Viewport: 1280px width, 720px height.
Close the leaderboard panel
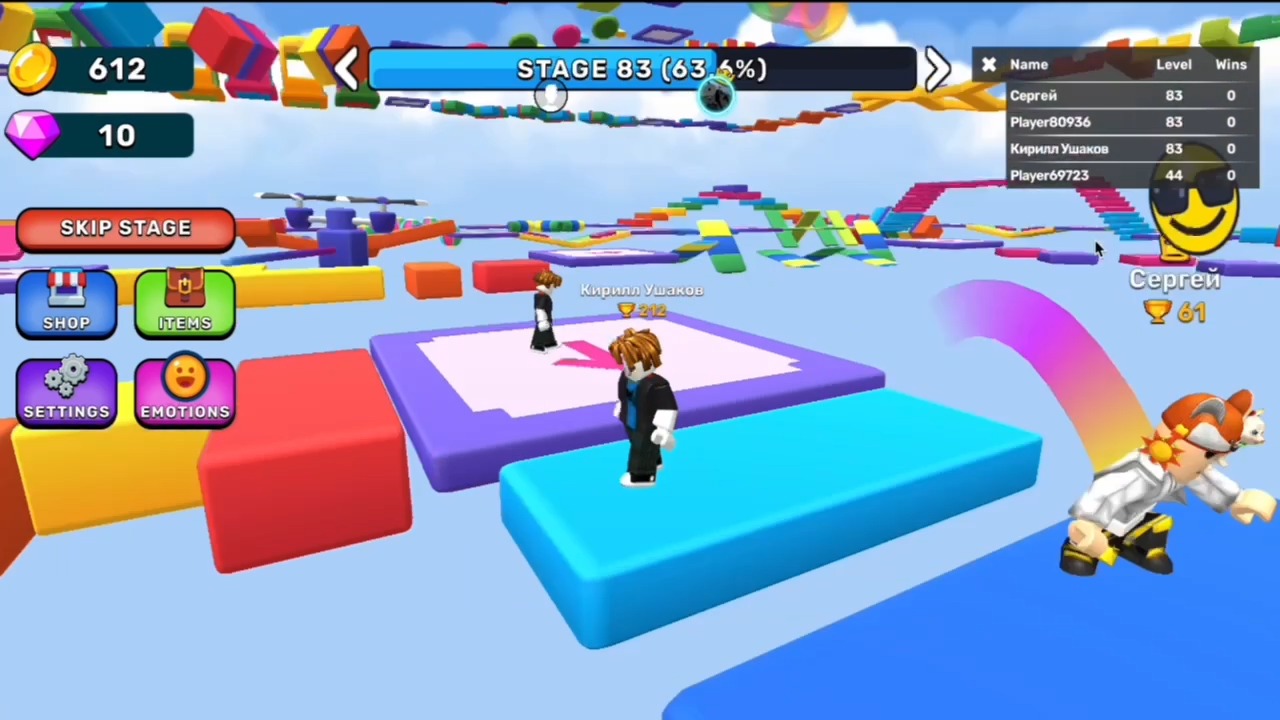(988, 64)
